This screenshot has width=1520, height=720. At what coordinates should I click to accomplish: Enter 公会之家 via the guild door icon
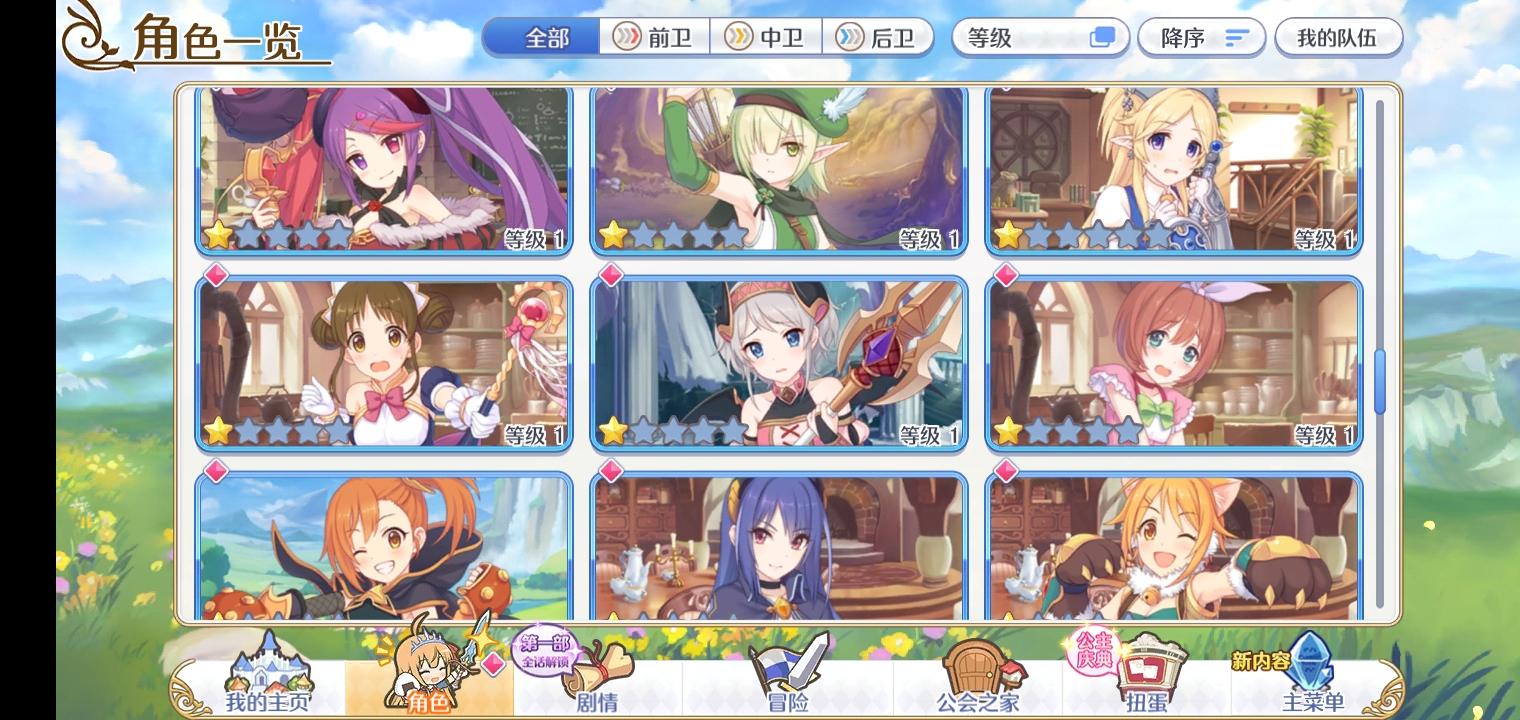975,670
